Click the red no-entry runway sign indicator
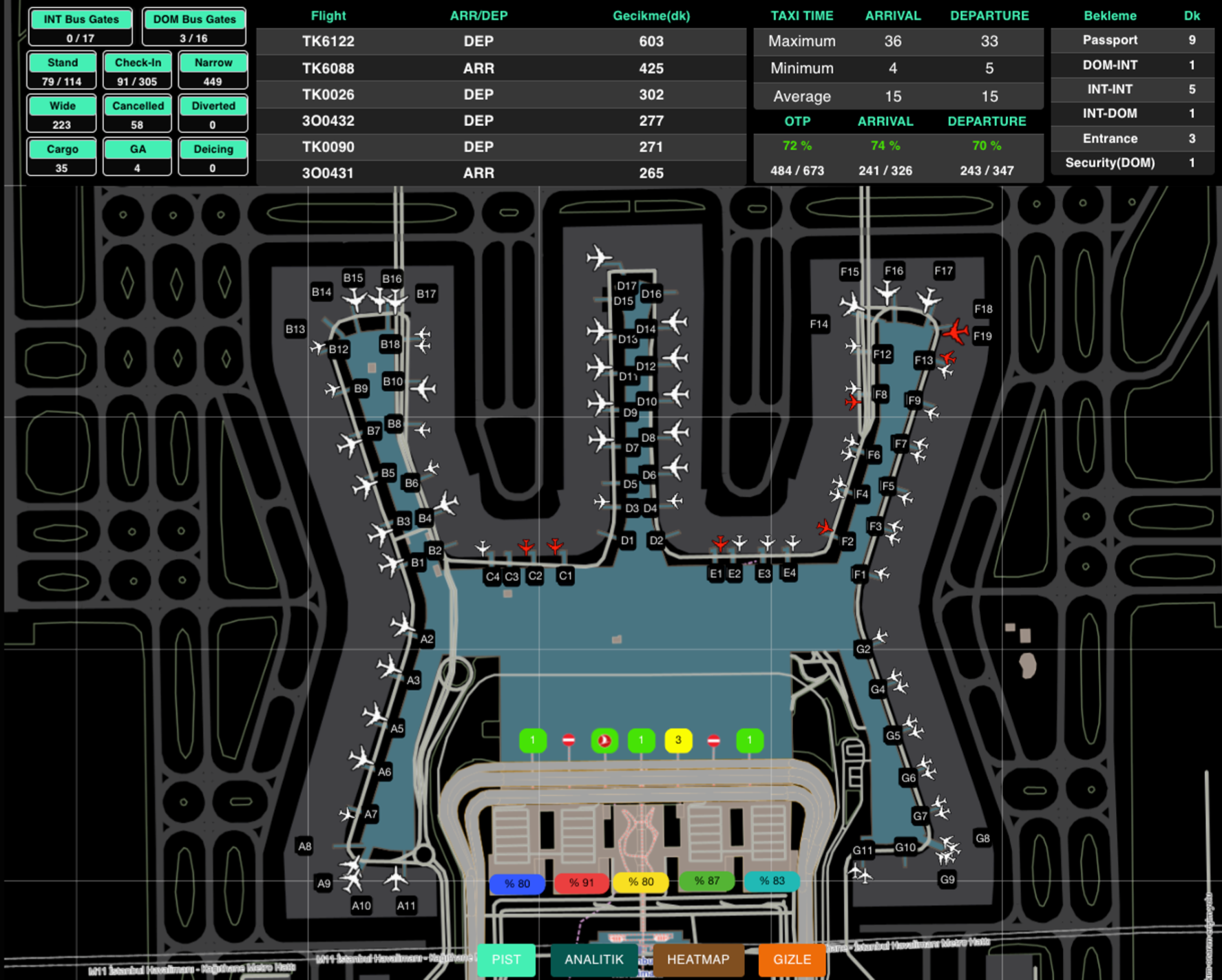Viewport: 1222px width, 980px height. point(569,741)
